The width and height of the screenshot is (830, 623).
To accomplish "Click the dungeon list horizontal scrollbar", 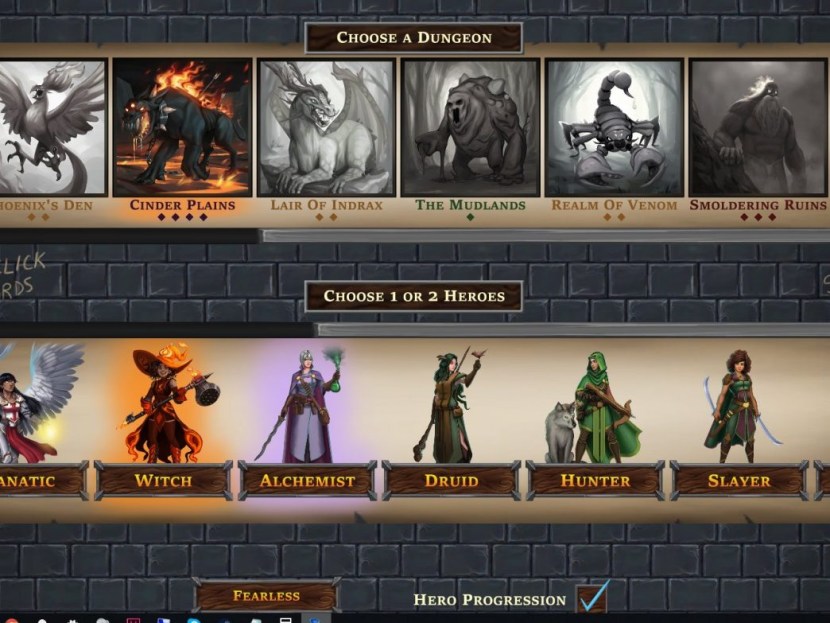I will point(544,236).
